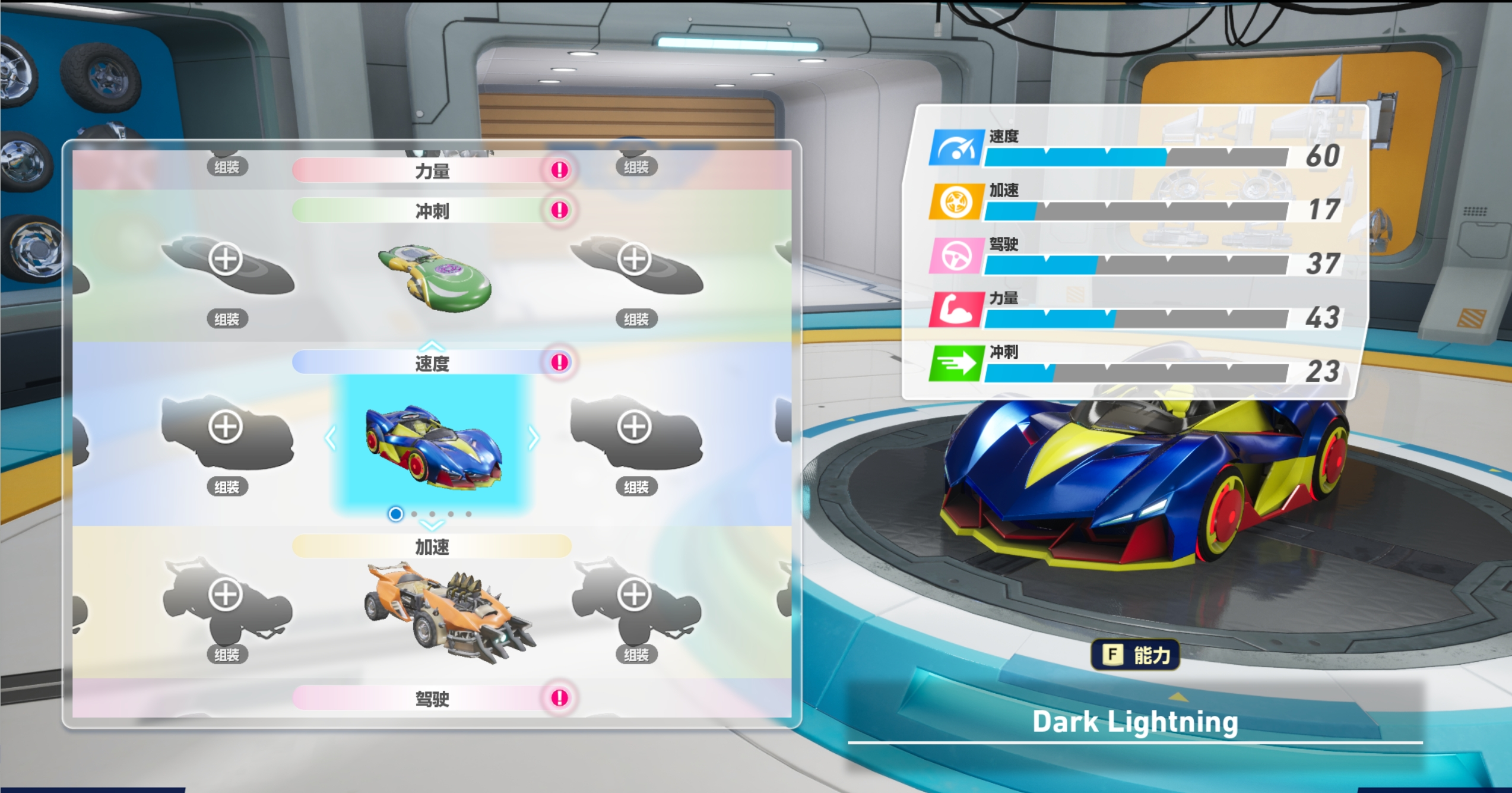Click the highlighted blue page indicator dot

coord(395,514)
